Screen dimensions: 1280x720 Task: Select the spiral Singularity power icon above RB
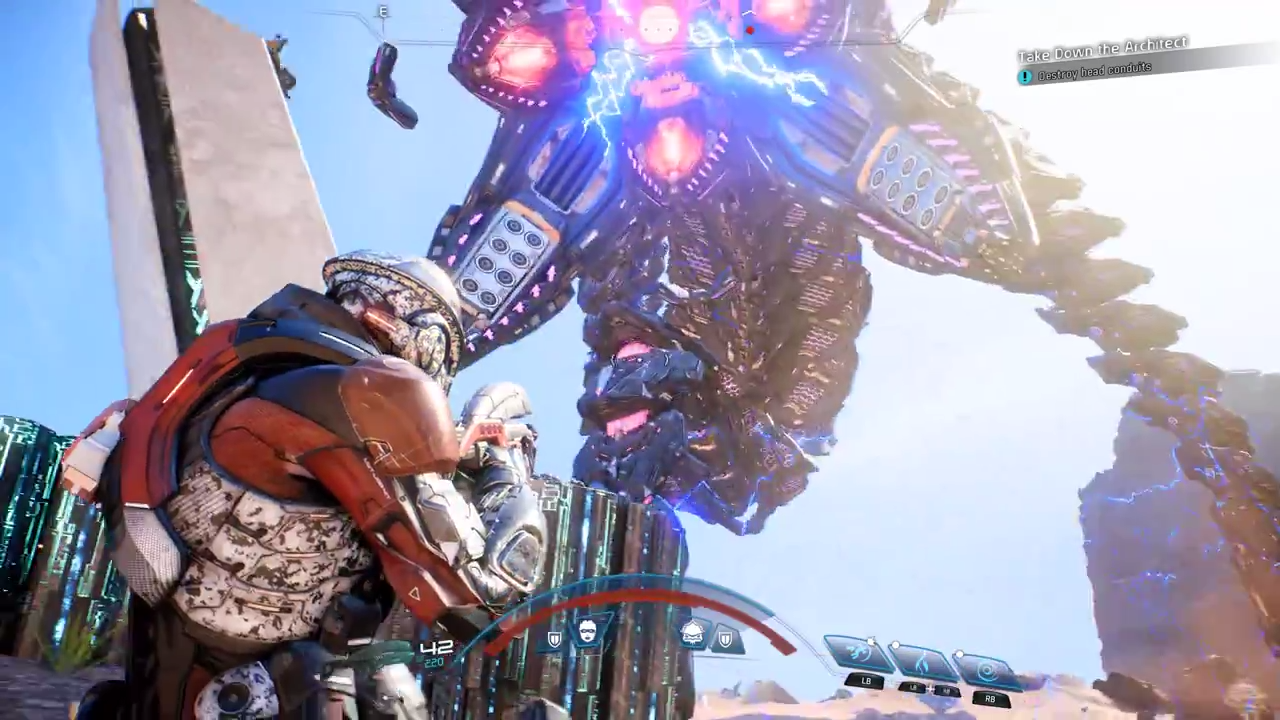click(988, 668)
